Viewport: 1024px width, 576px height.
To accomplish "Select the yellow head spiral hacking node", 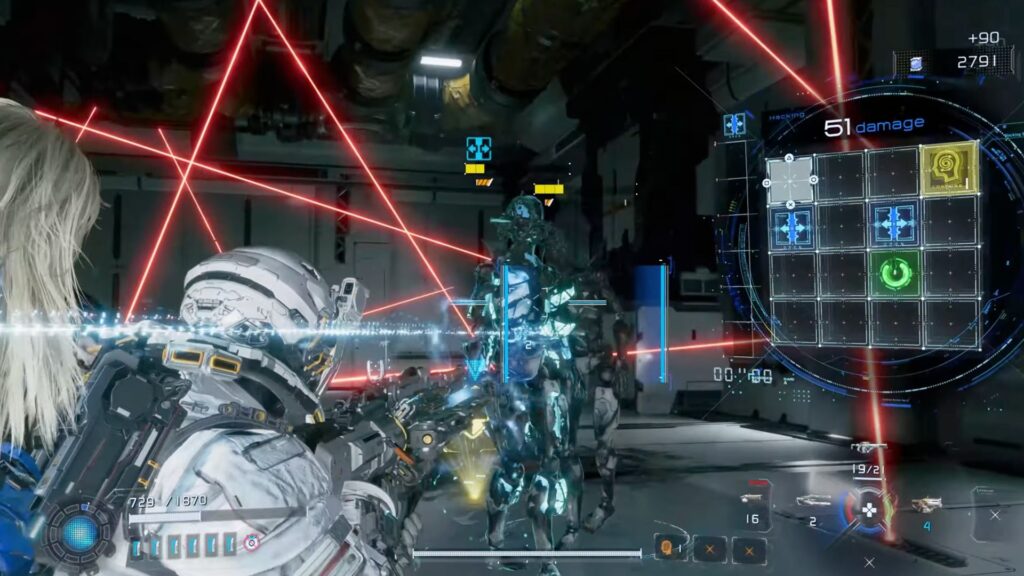I will [x=947, y=170].
